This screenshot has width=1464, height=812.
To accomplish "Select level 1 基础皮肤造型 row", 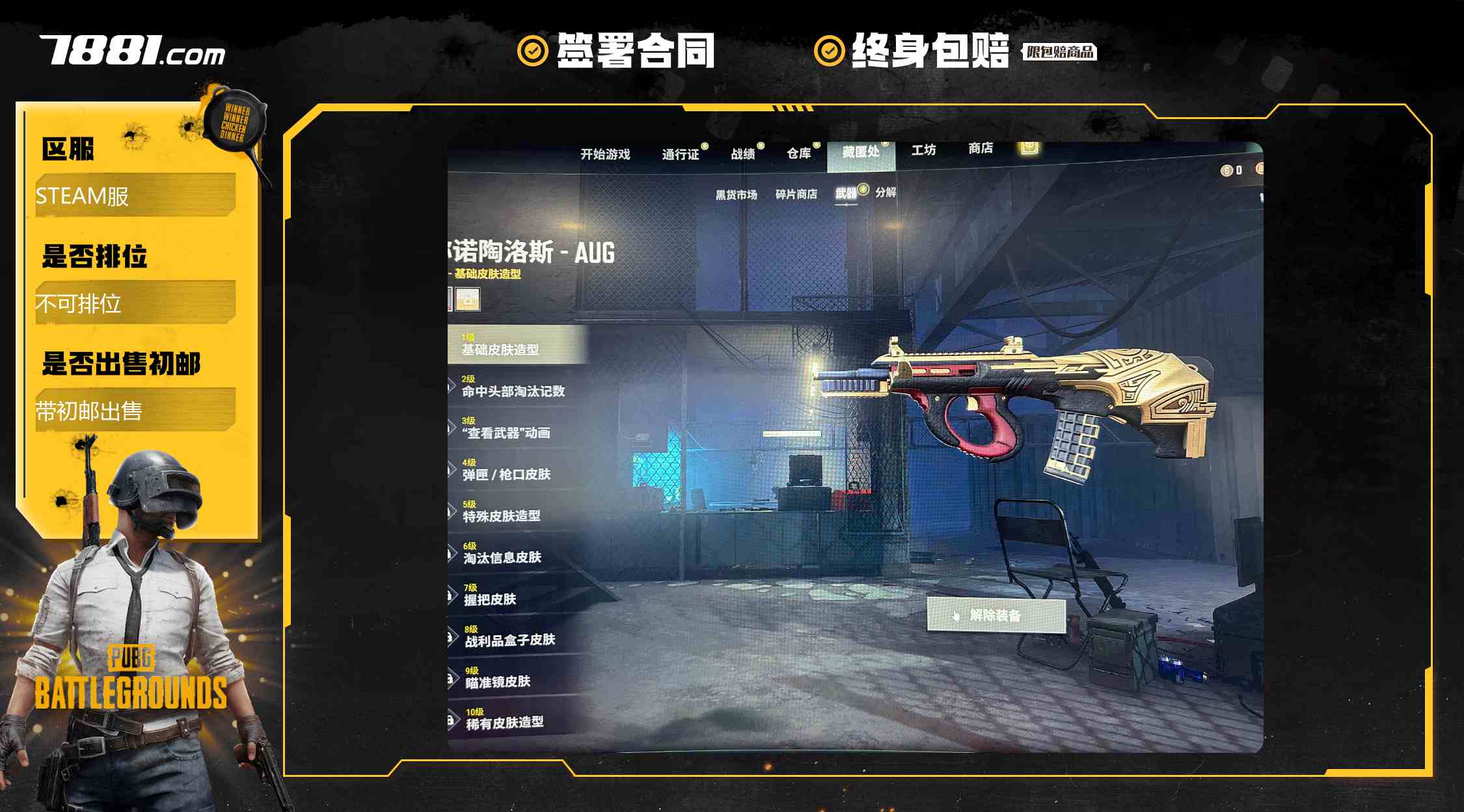I will coord(514,345).
